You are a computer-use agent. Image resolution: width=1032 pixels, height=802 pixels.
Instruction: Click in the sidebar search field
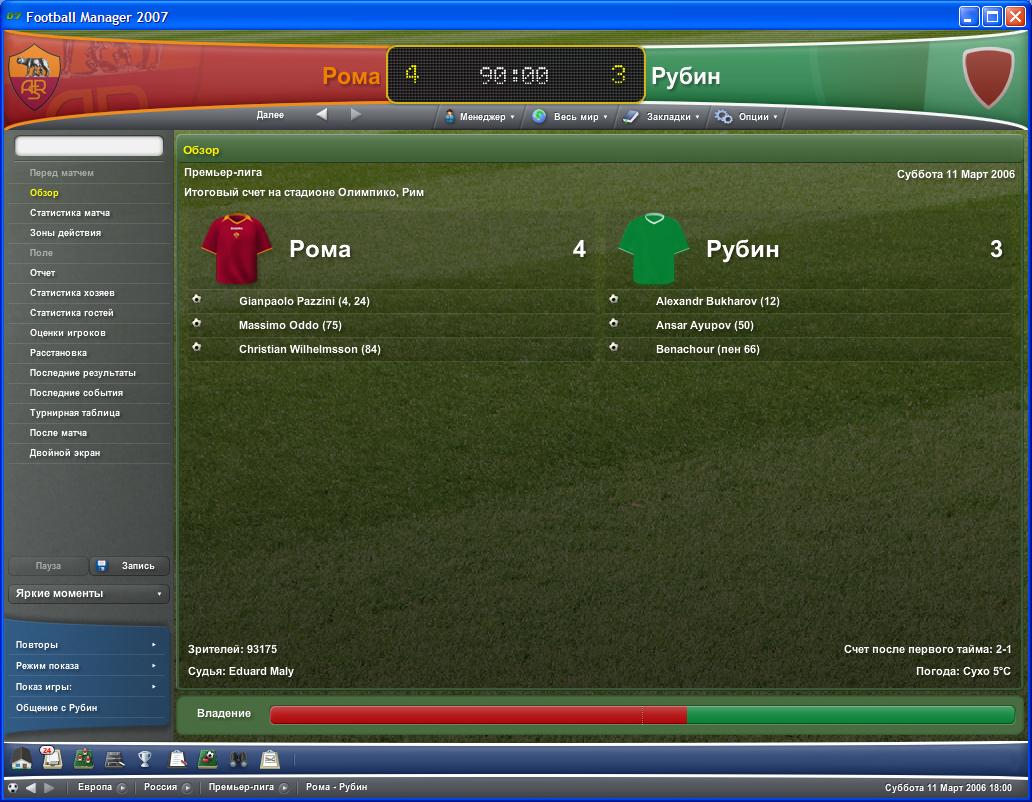(x=89, y=146)
